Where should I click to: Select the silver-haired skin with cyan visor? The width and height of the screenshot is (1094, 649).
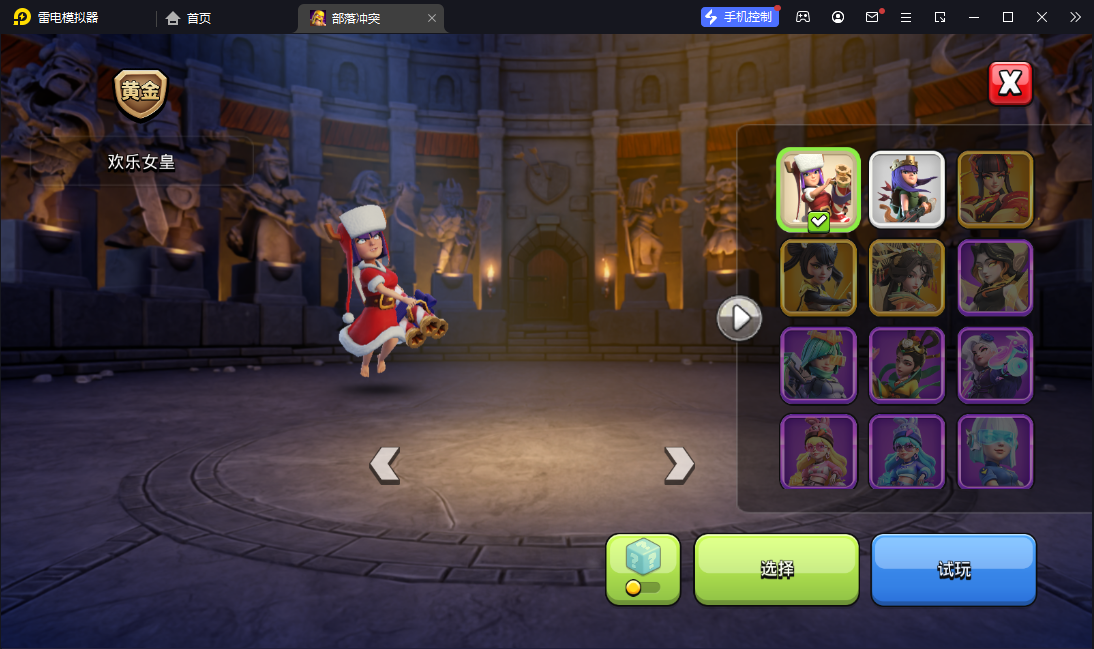click(x=995, y=452)
